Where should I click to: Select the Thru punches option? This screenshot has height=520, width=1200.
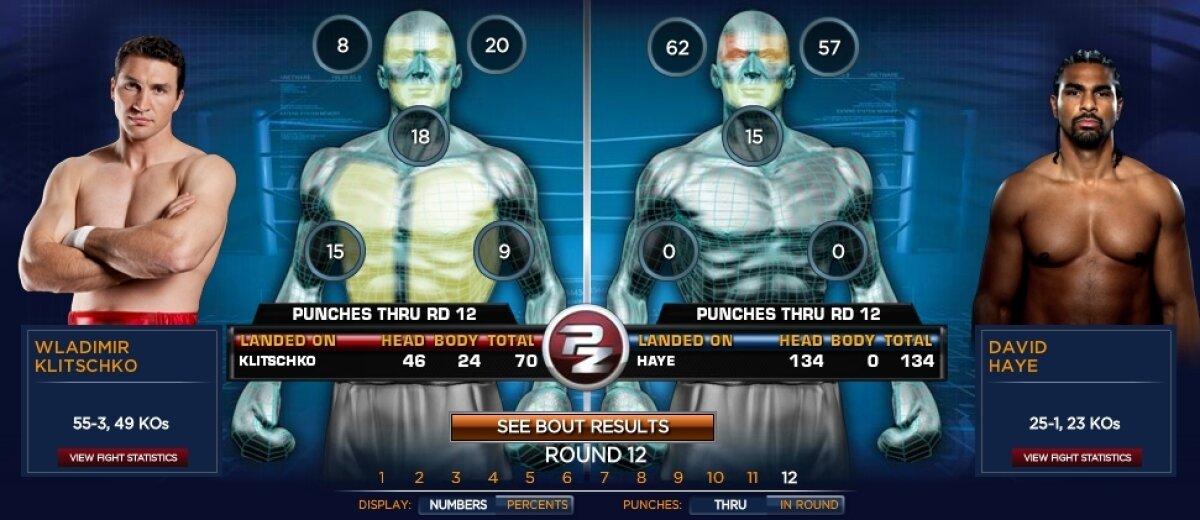730,505
